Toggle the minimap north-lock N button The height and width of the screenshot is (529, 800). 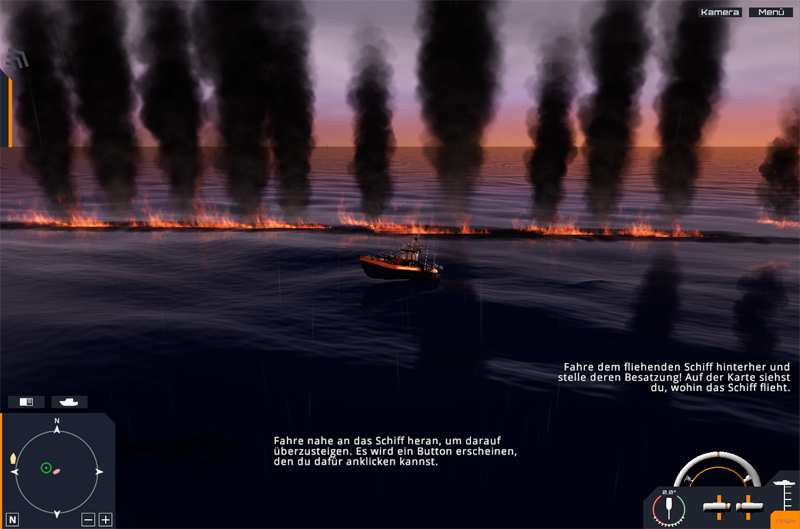(x=13, y=519)
